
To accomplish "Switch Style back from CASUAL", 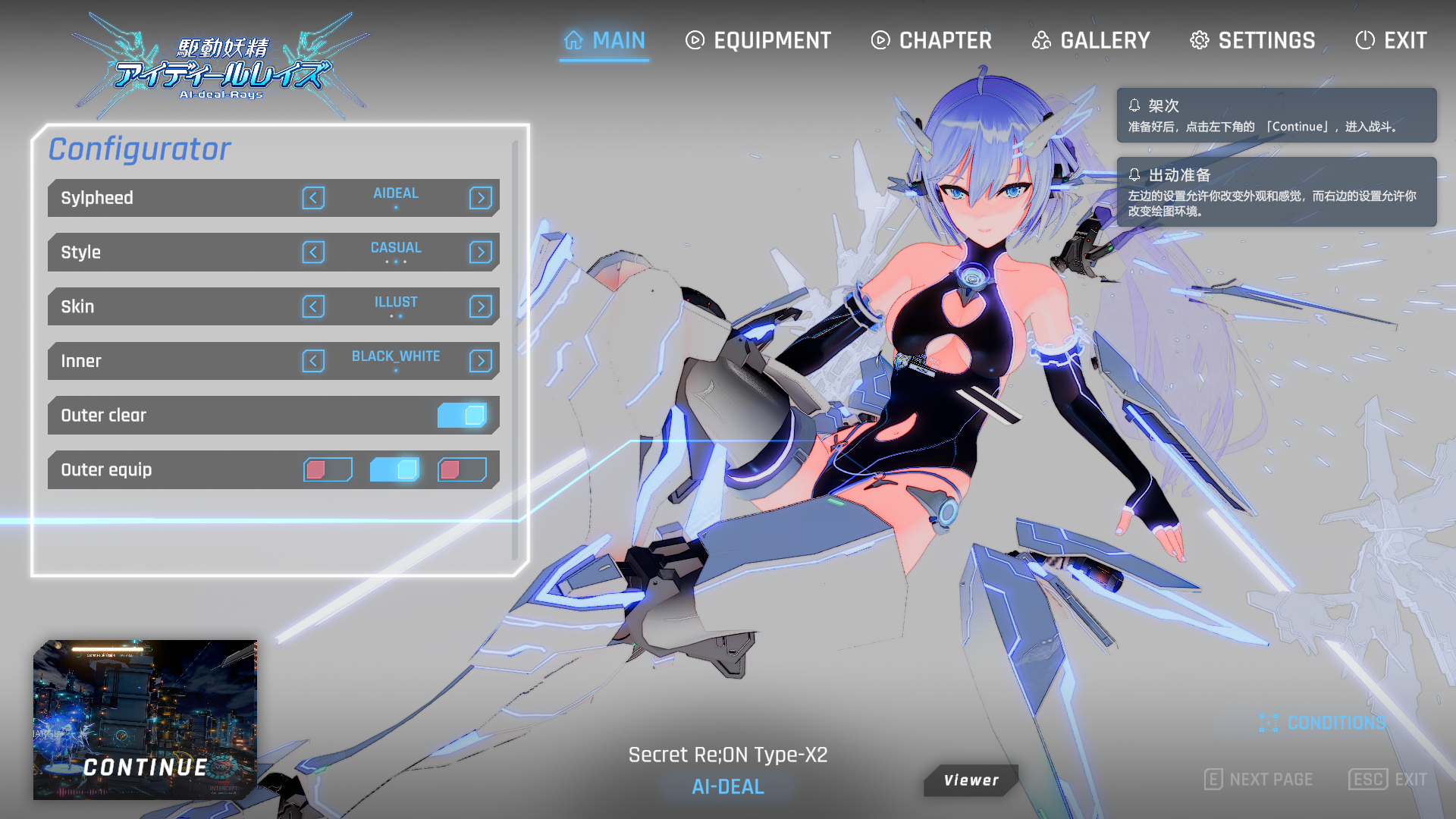I will 314,252.
